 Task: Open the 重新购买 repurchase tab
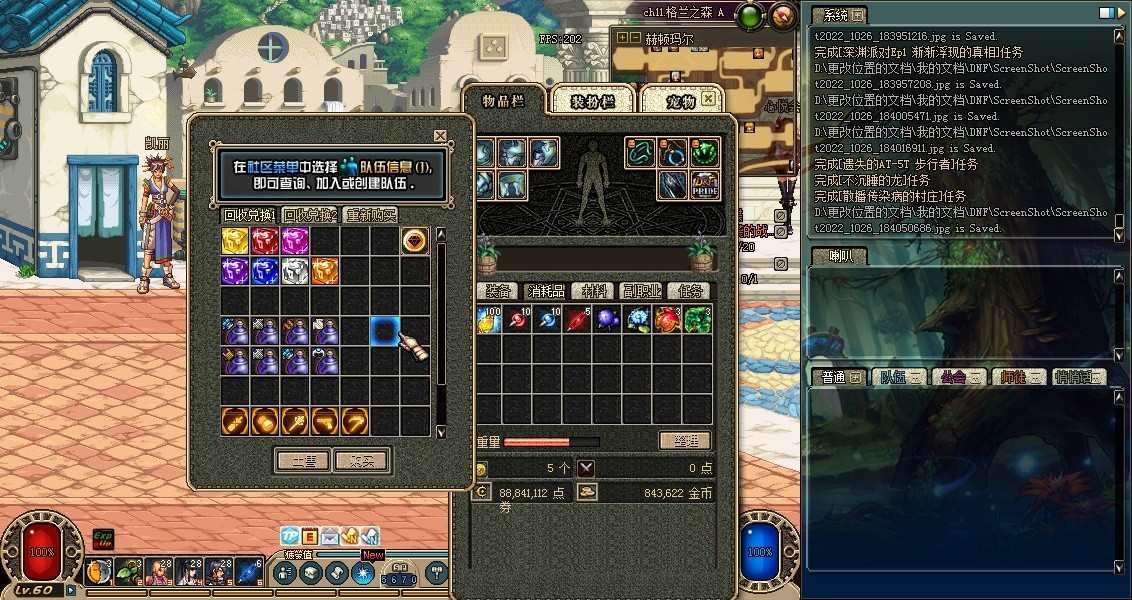(370, 215)
